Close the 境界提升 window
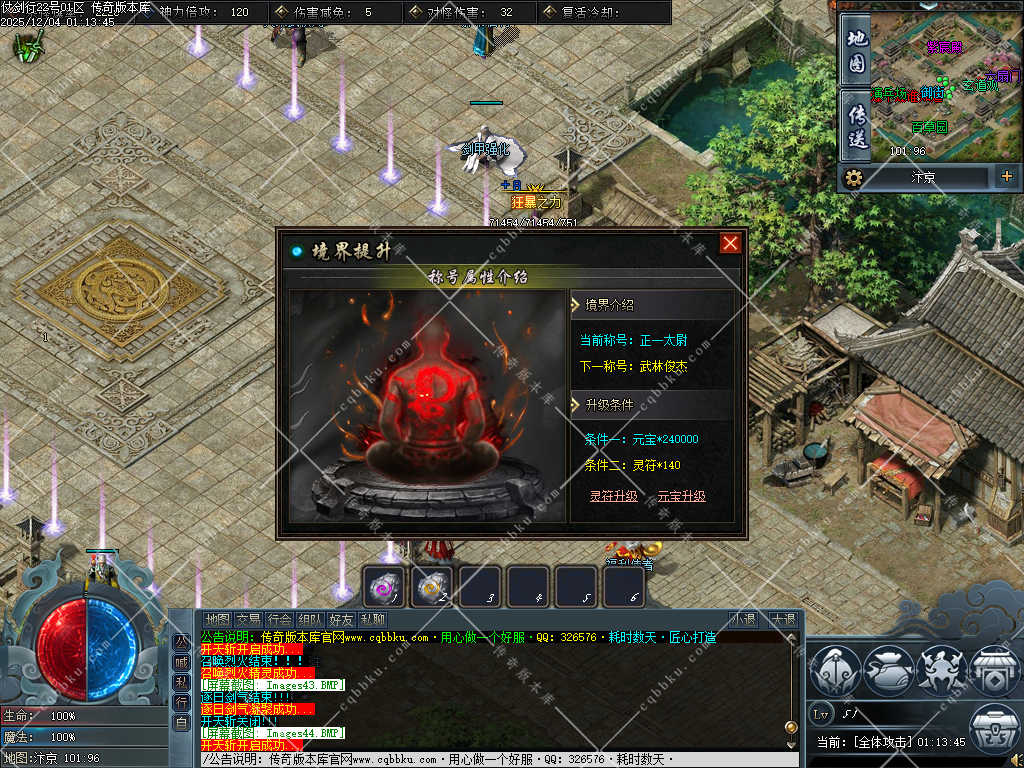1024x768 pixels. pyautogui.click(x=731, y=243)
